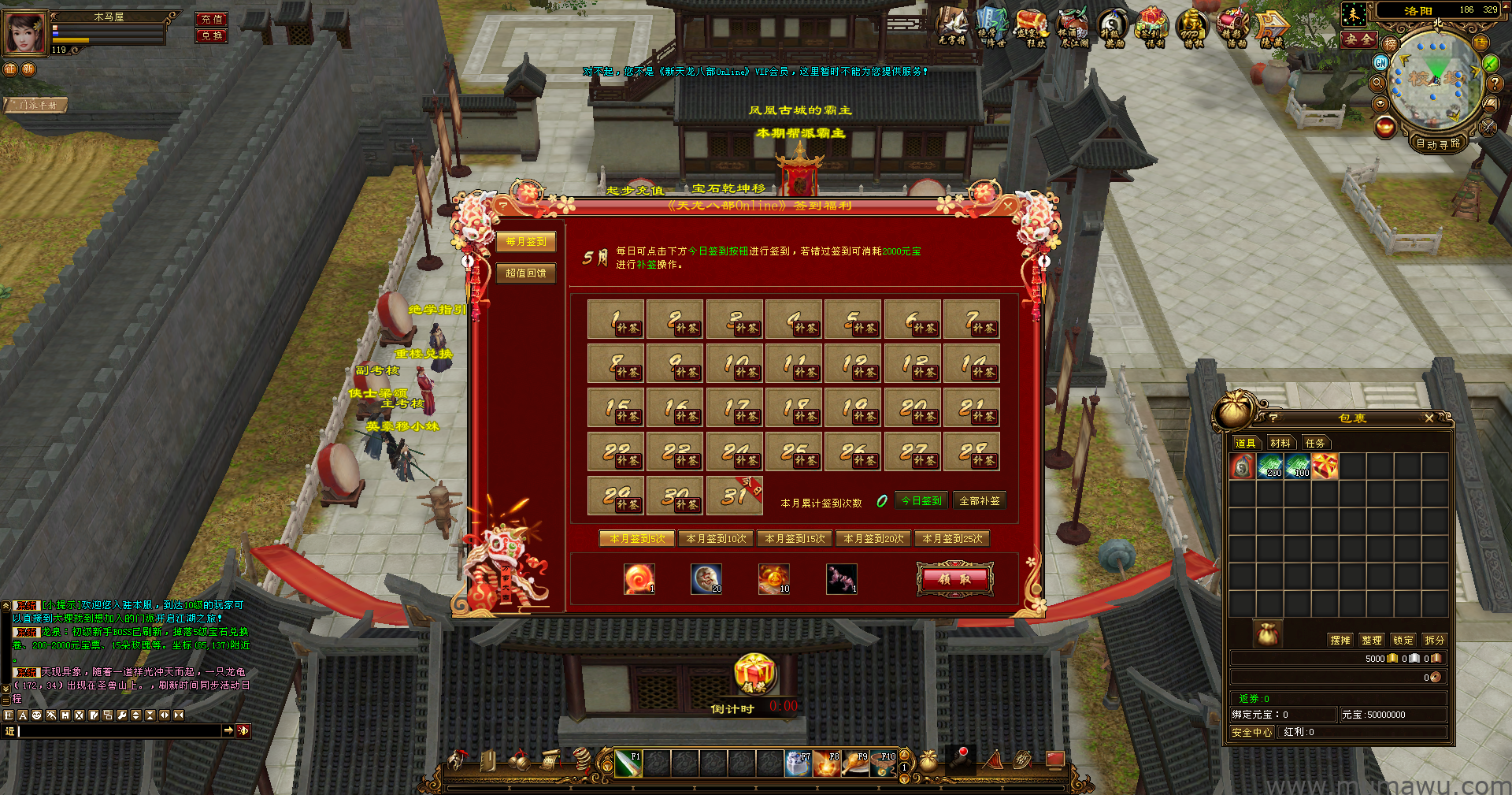Open the 安全中心 security center
The width and height of the screenshot is (1512, 795).
[x=1252, y=733]
